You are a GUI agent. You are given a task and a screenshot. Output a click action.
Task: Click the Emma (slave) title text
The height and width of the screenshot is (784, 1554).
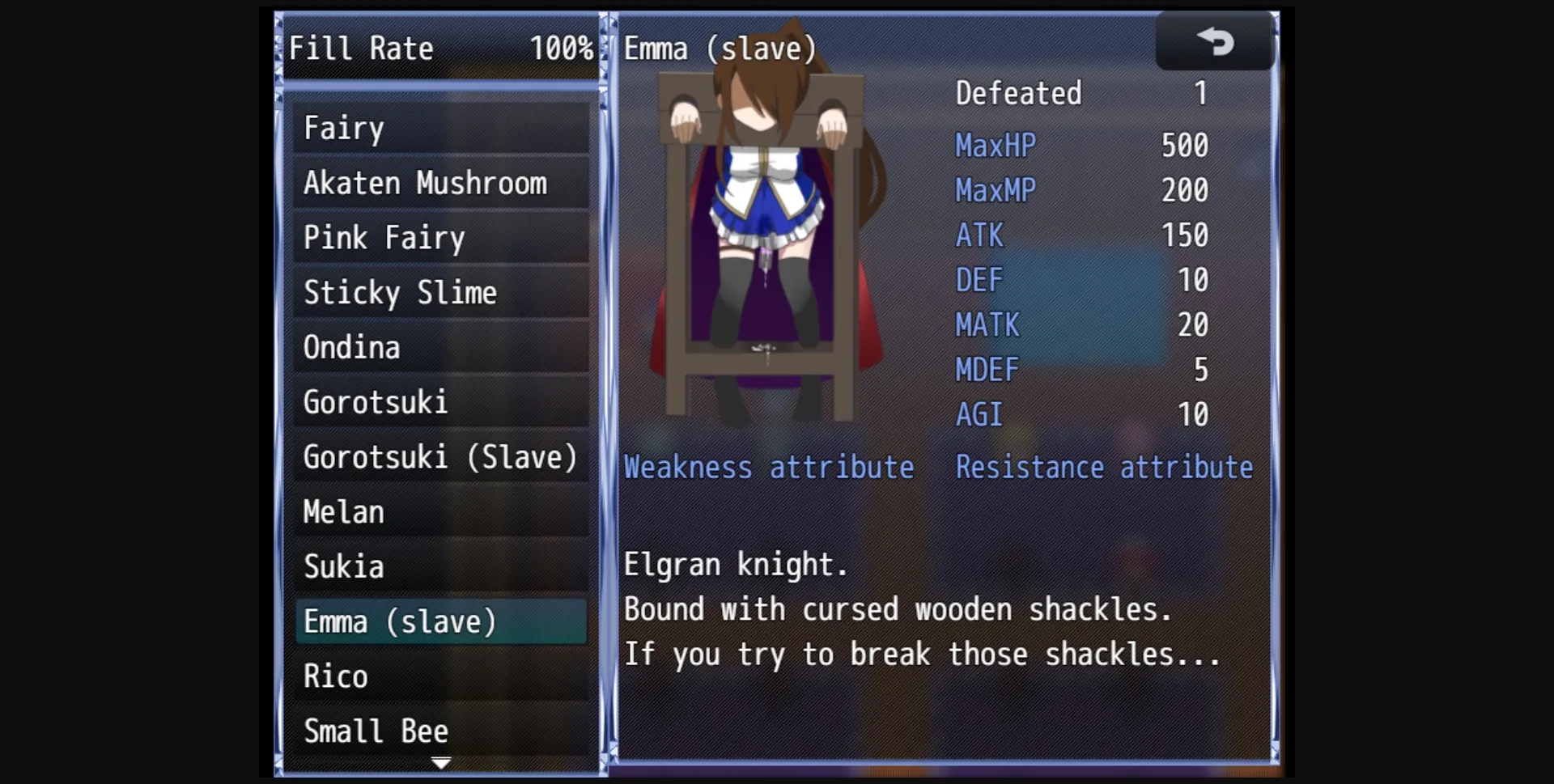(x=720, y=48)
